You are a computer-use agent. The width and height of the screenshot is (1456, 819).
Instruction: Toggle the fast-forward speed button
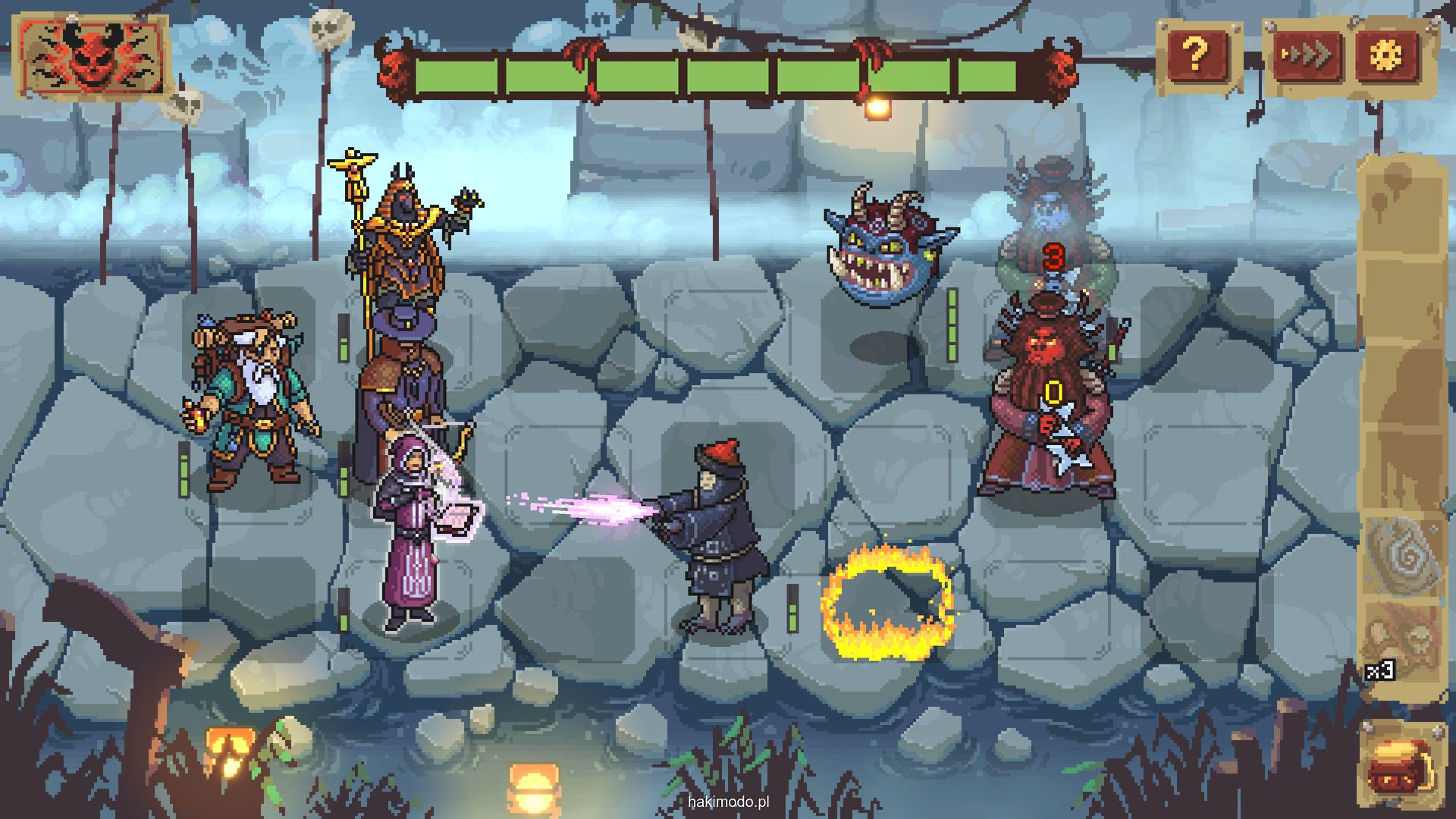point(1307,55)
